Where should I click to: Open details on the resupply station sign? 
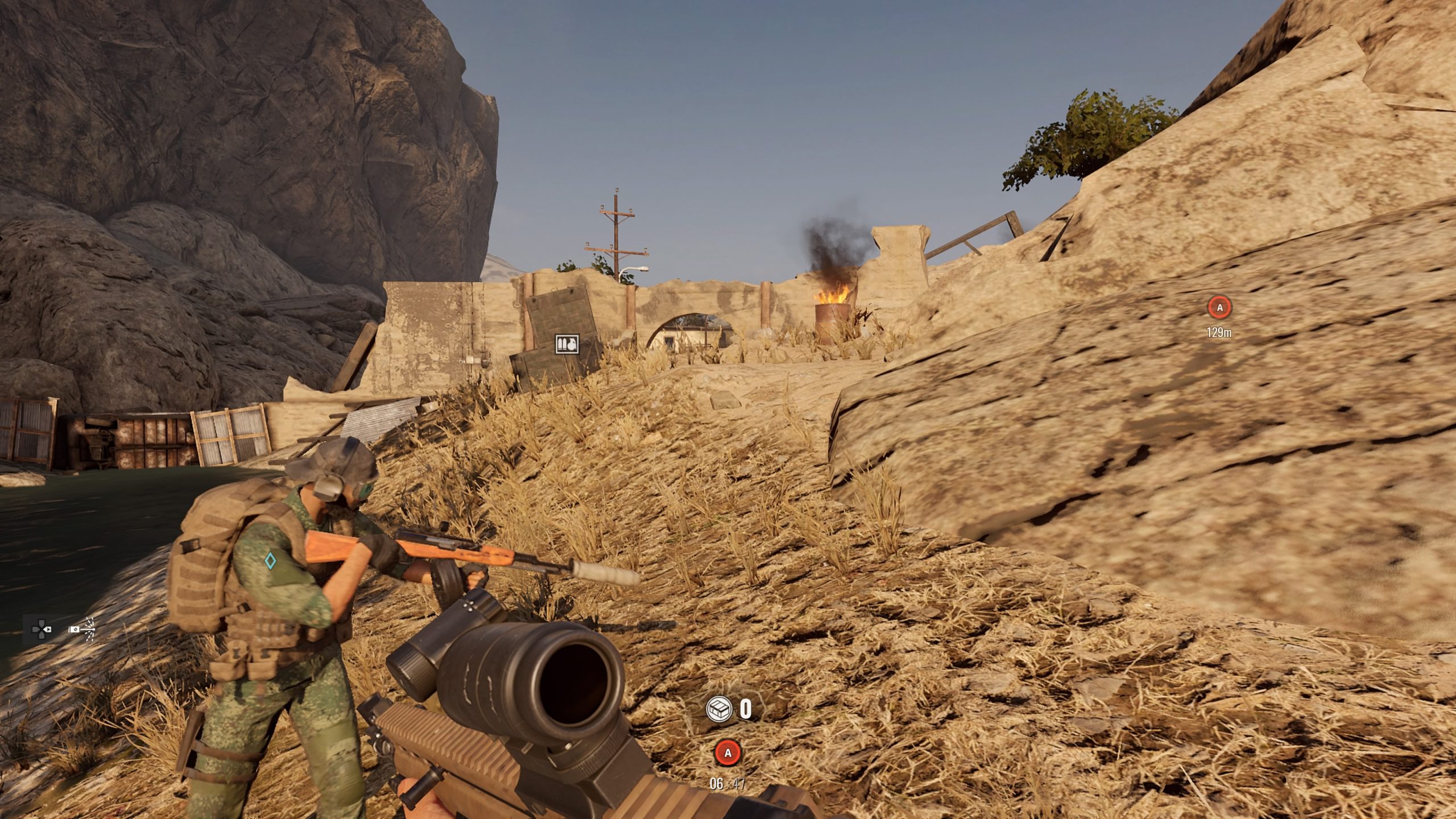click(x=568, y=344)
